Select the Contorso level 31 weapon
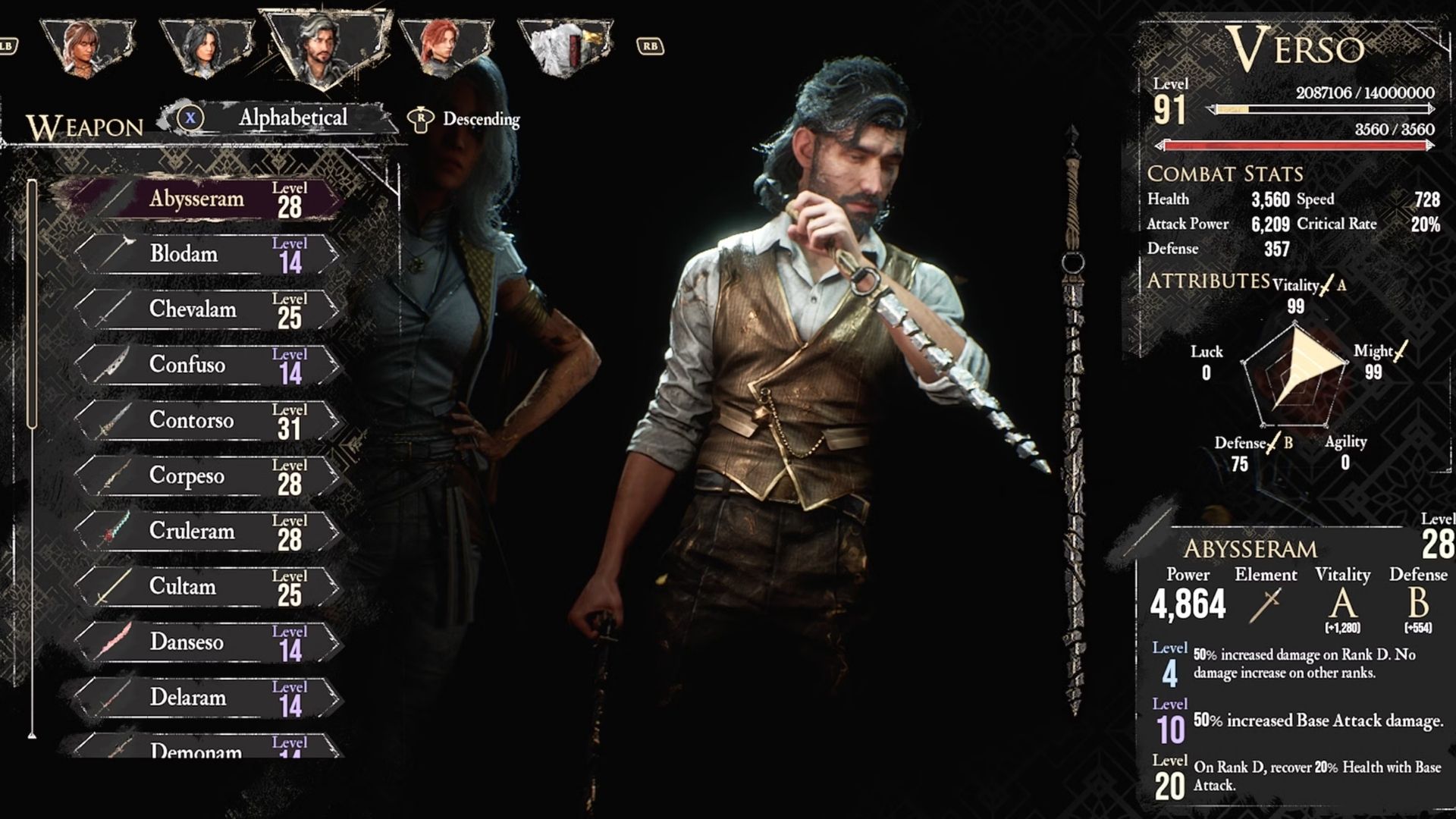Image resolution: width=1456 pixels, height=819 pixels. coord(205,420)
